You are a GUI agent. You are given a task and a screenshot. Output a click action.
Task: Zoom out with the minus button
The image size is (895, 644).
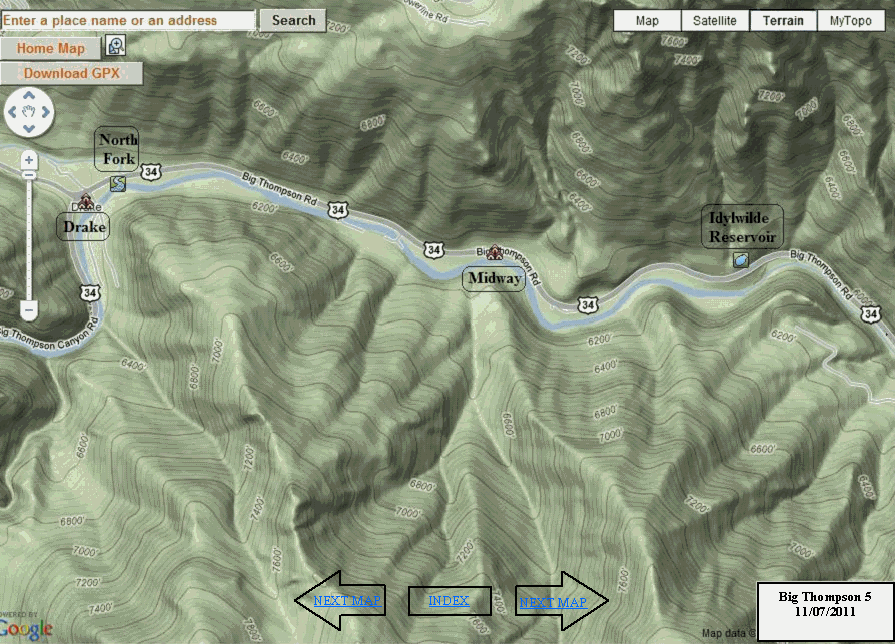coord(29,311)
